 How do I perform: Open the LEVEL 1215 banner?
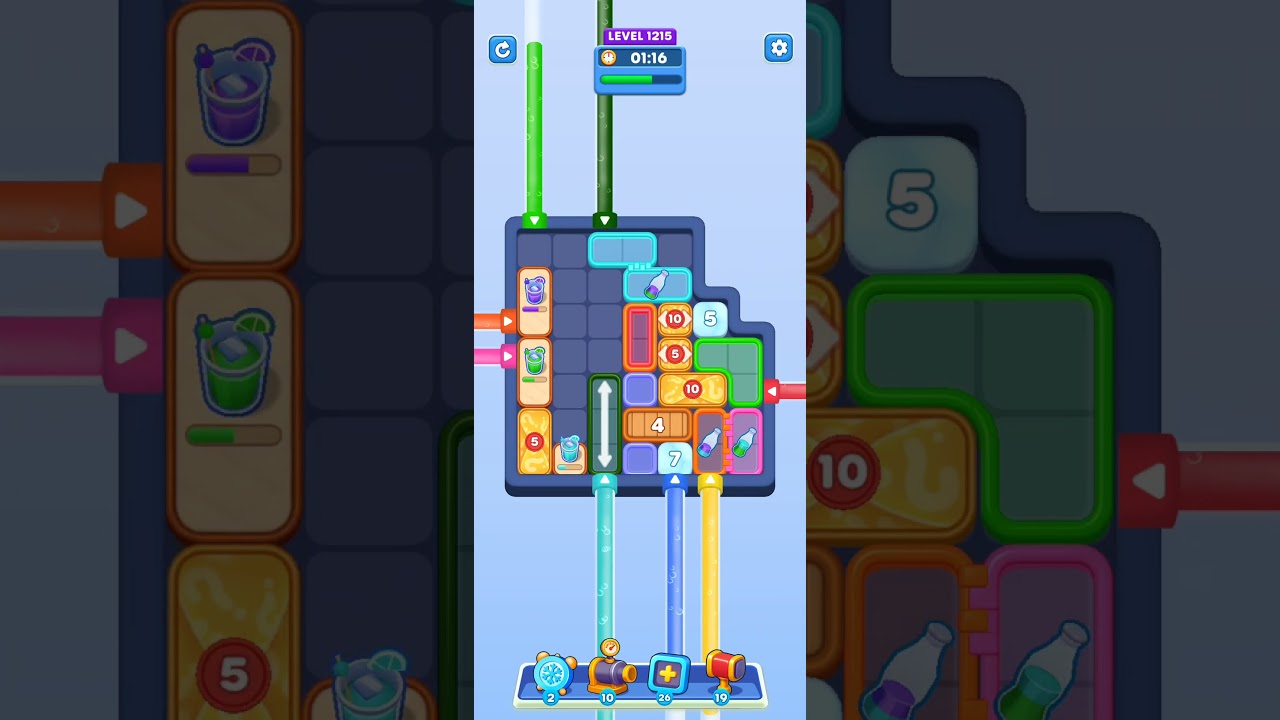coord(640,35)
